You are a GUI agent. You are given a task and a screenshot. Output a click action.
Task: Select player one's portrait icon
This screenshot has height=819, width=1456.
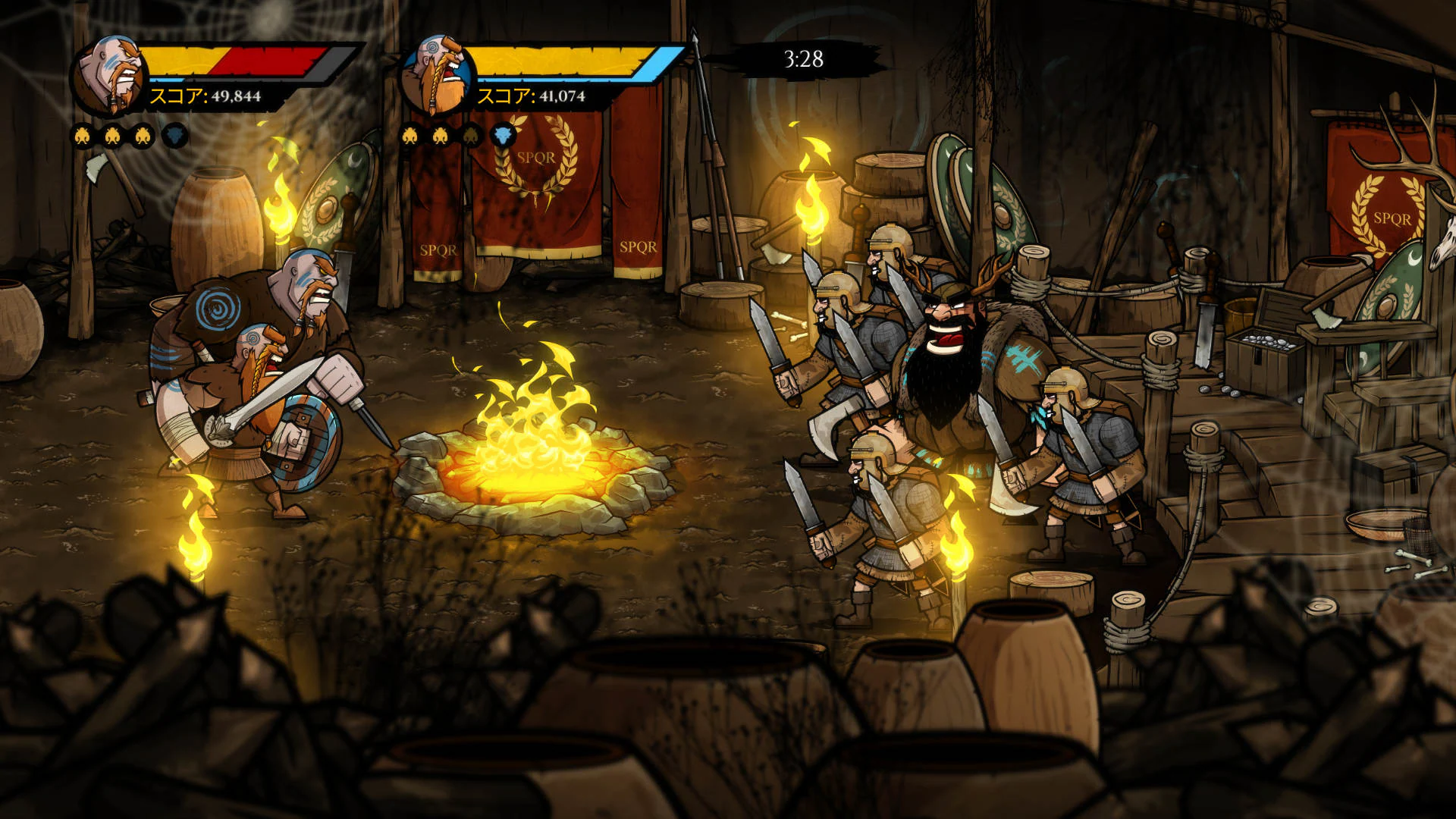111,72
